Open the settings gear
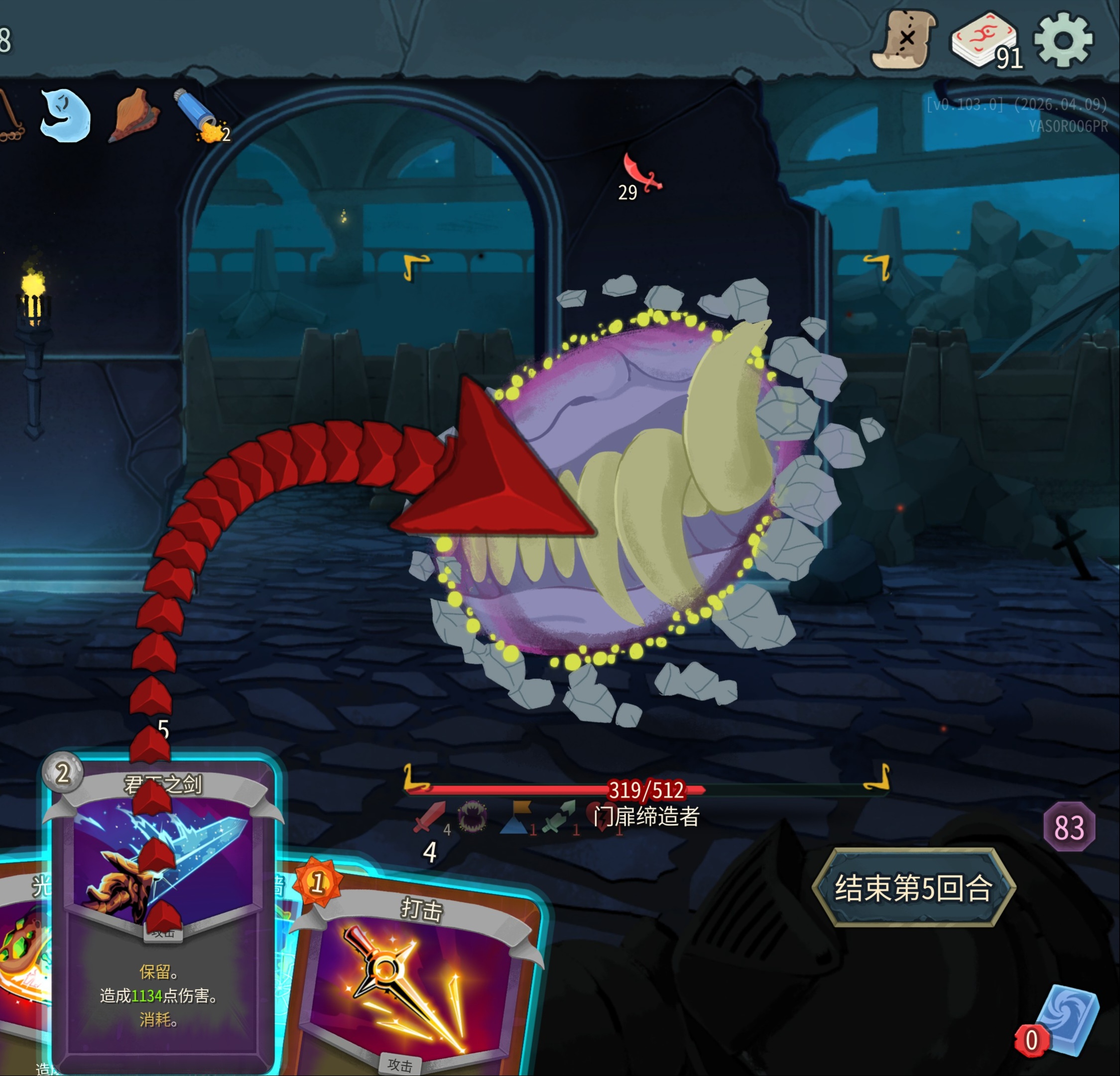 click(x=1063, y=40)
